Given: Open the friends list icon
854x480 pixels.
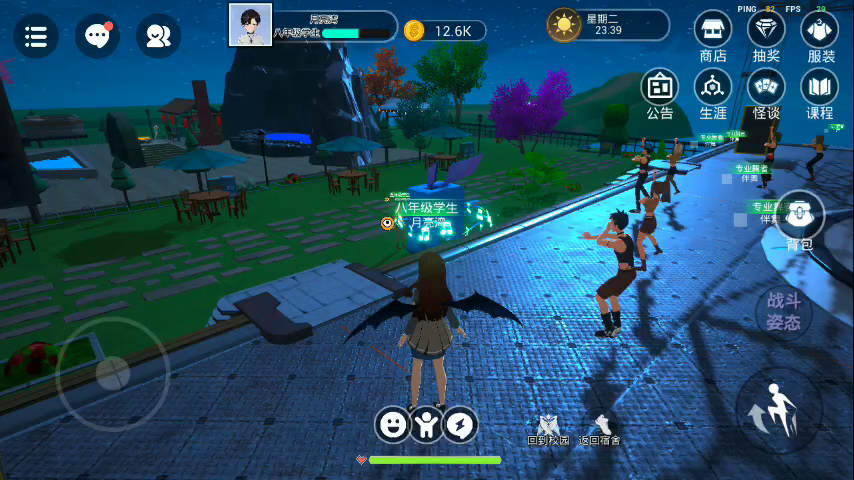Looking at the screenshot, I should [158, 36].
